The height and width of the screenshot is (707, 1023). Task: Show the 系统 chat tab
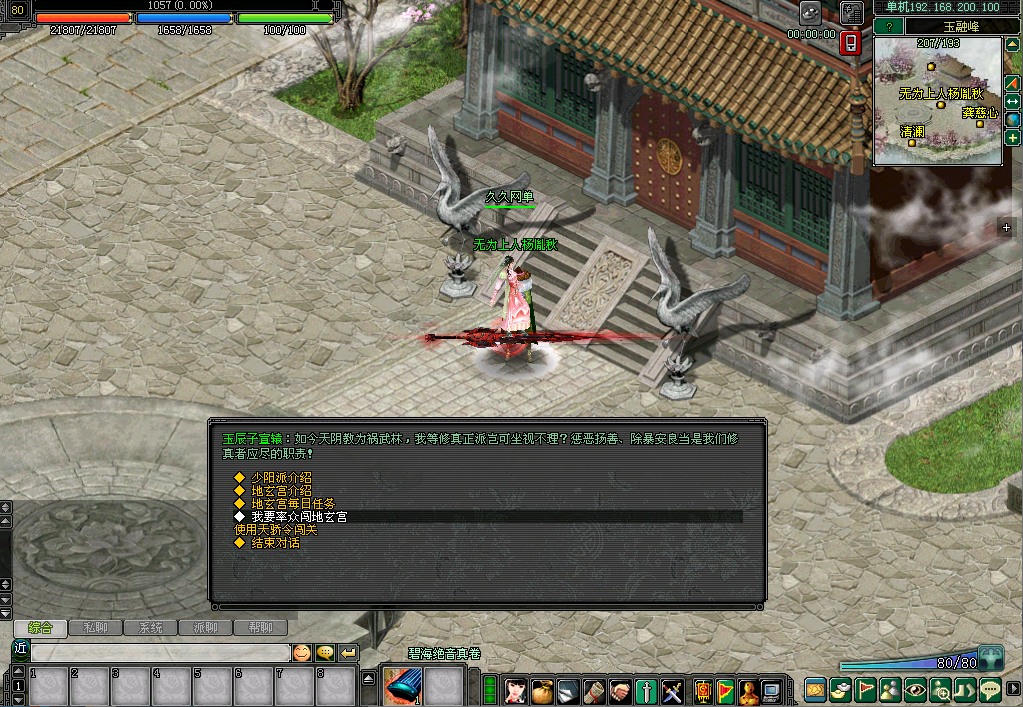click(151, 628)
